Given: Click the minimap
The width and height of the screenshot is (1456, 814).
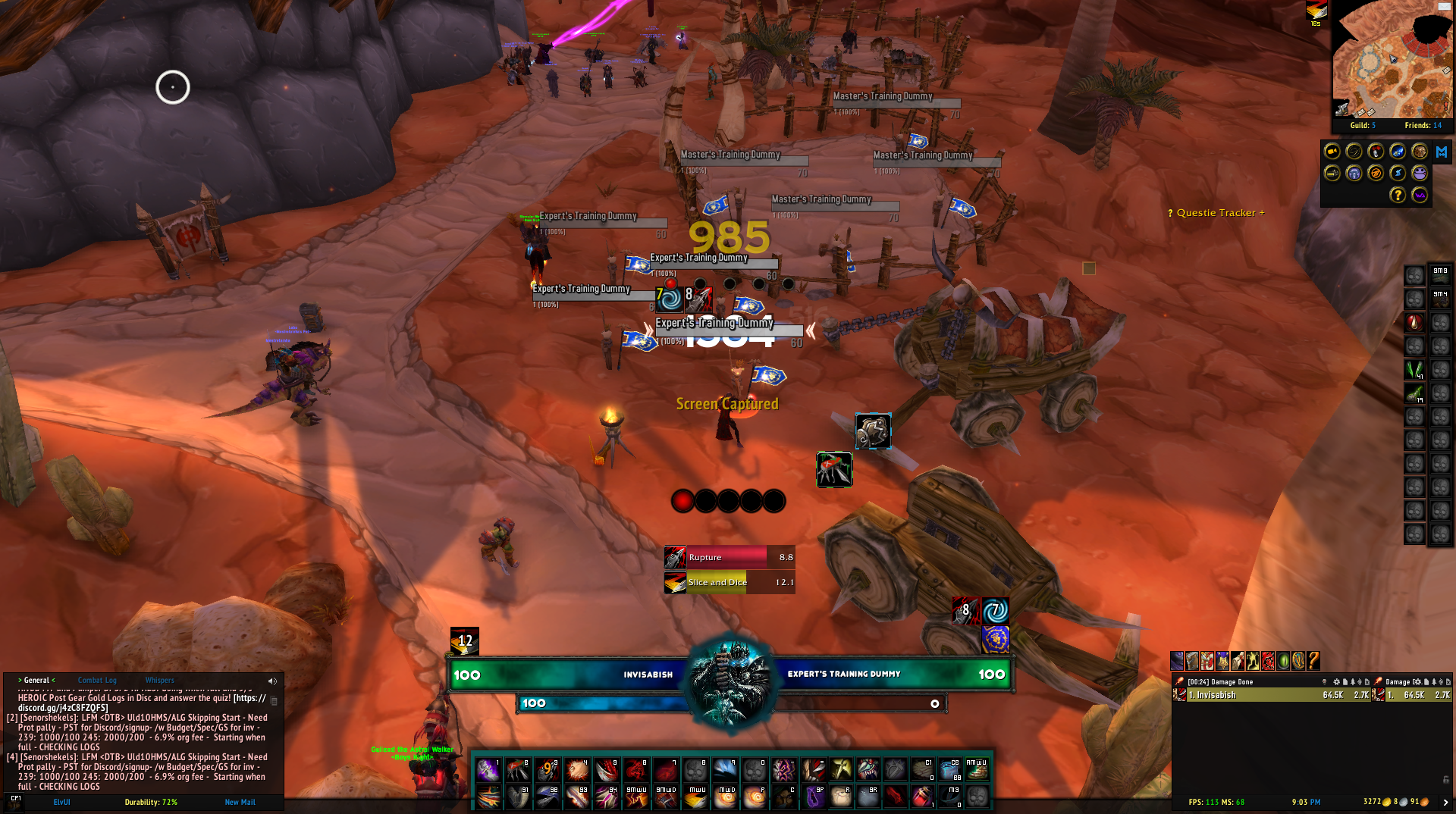Looking at the screenshot, I should (x=1392, y=61).
